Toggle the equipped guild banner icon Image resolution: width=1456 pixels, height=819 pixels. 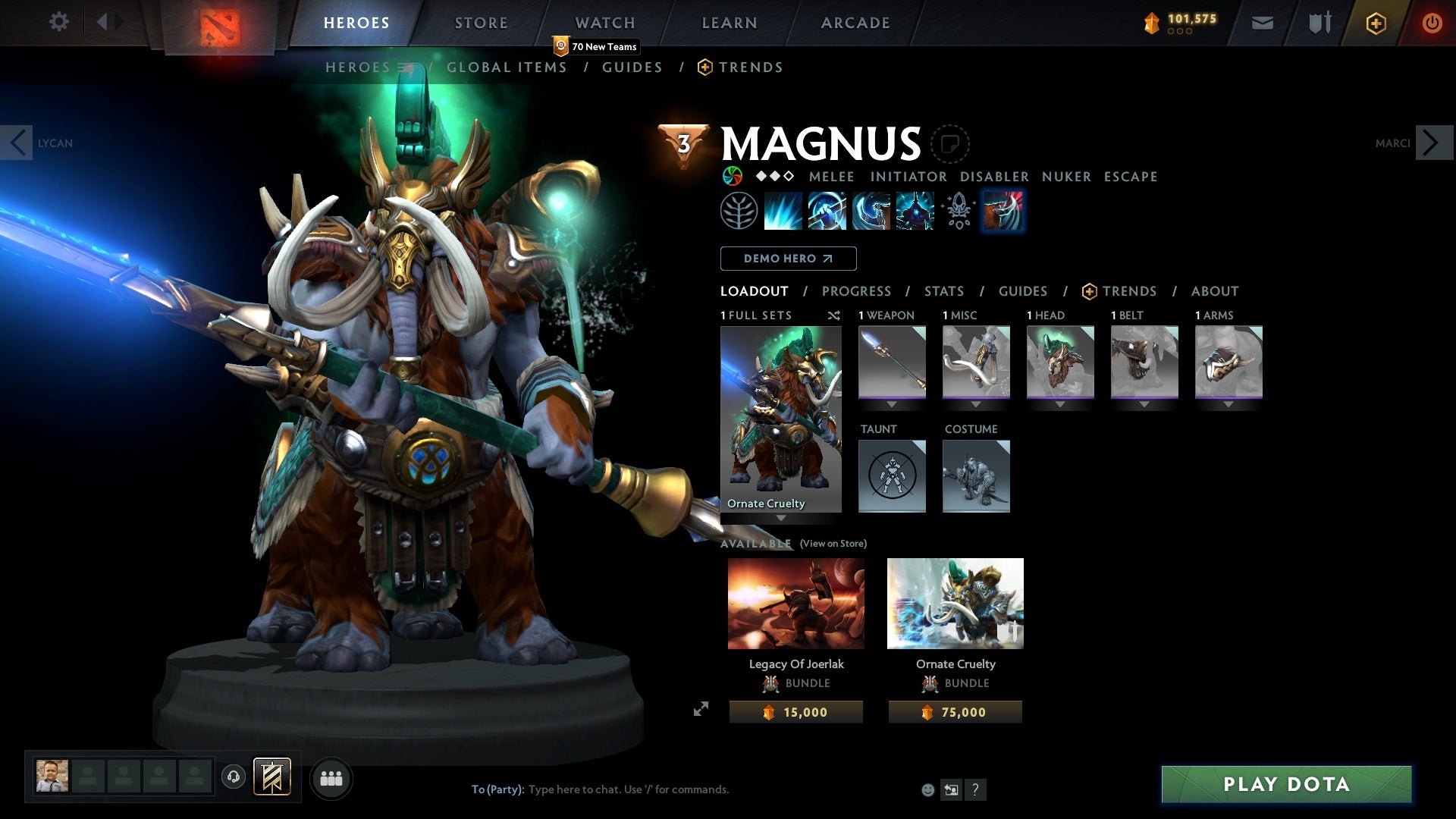tap(273, 777)
